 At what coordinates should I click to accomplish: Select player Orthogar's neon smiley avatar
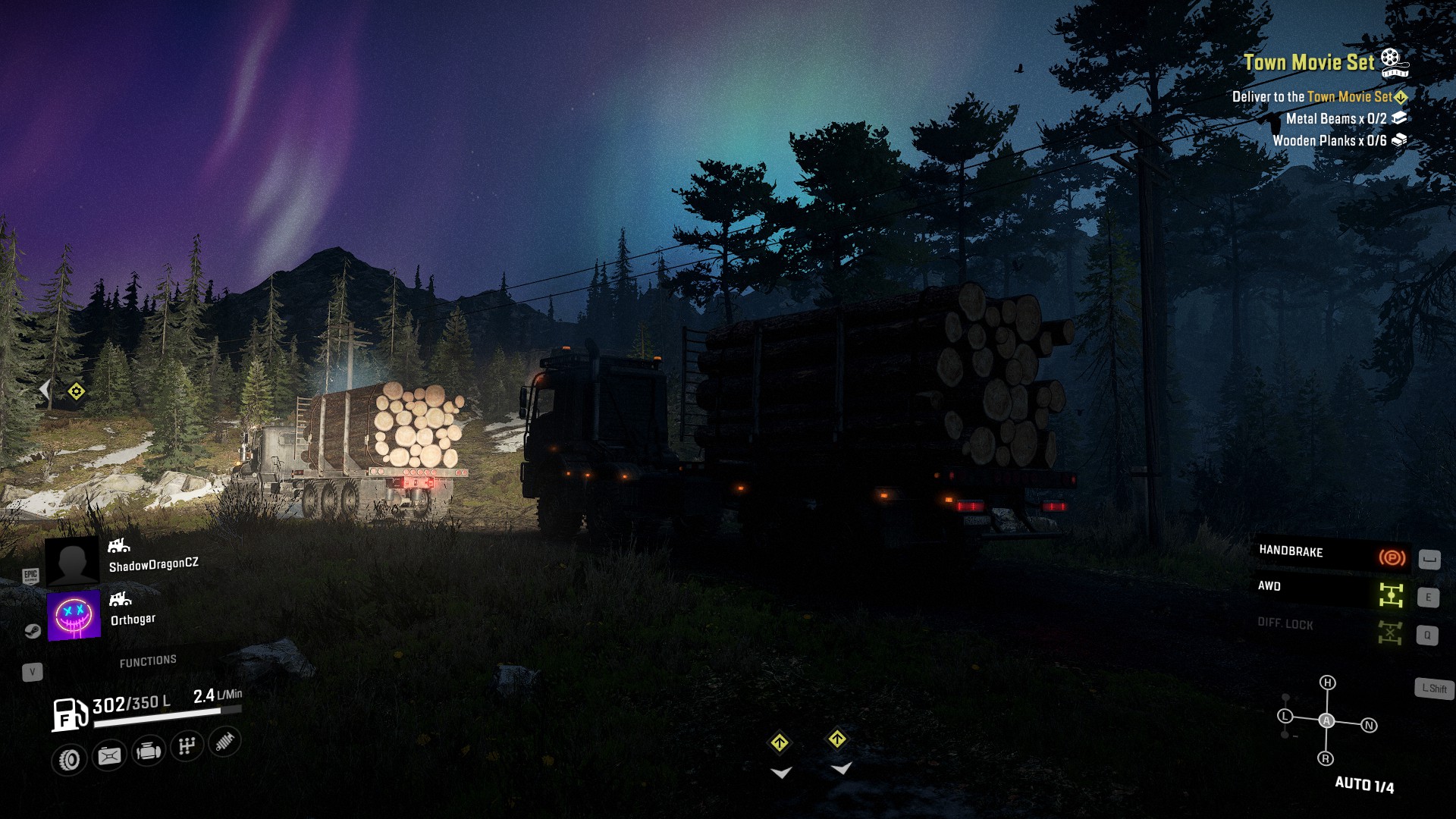tap(74, 615)
